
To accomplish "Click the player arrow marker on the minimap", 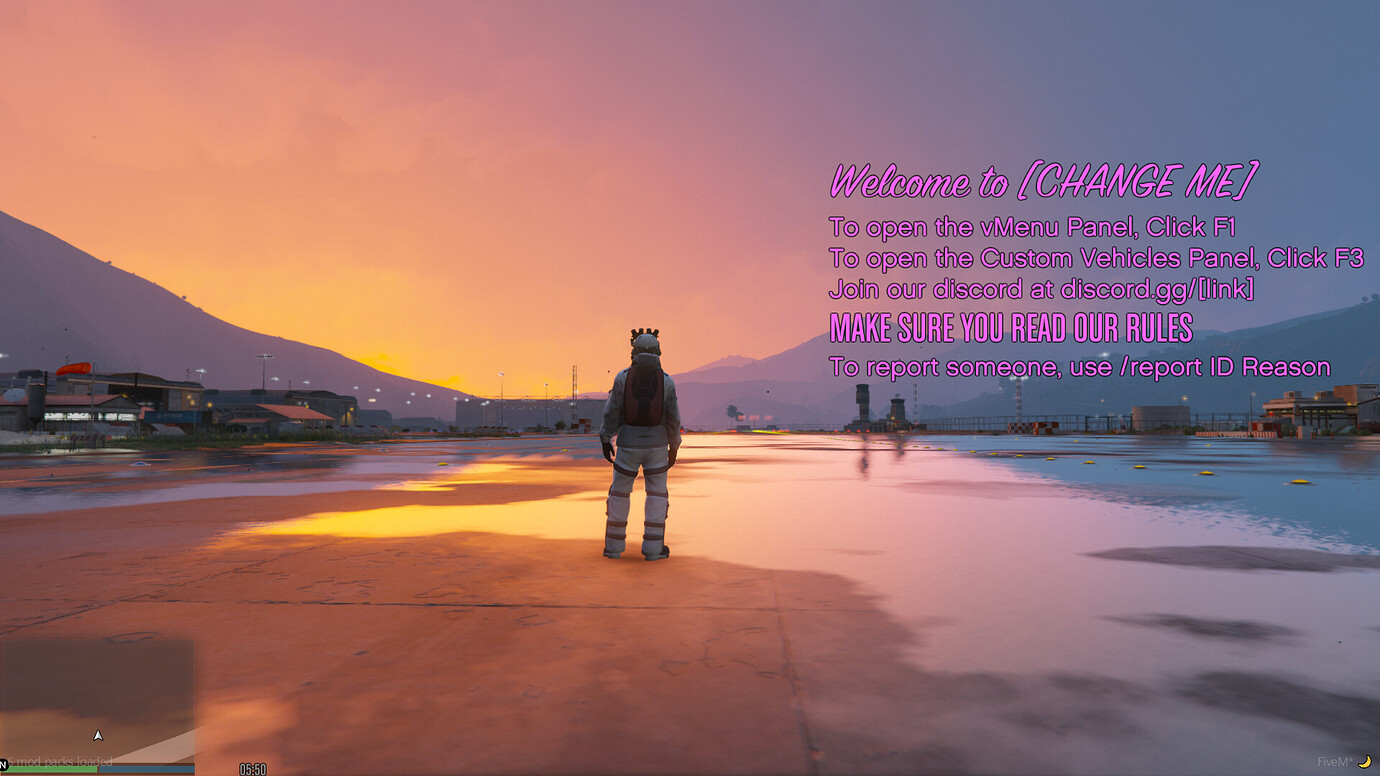I will [x=99, y=733].
